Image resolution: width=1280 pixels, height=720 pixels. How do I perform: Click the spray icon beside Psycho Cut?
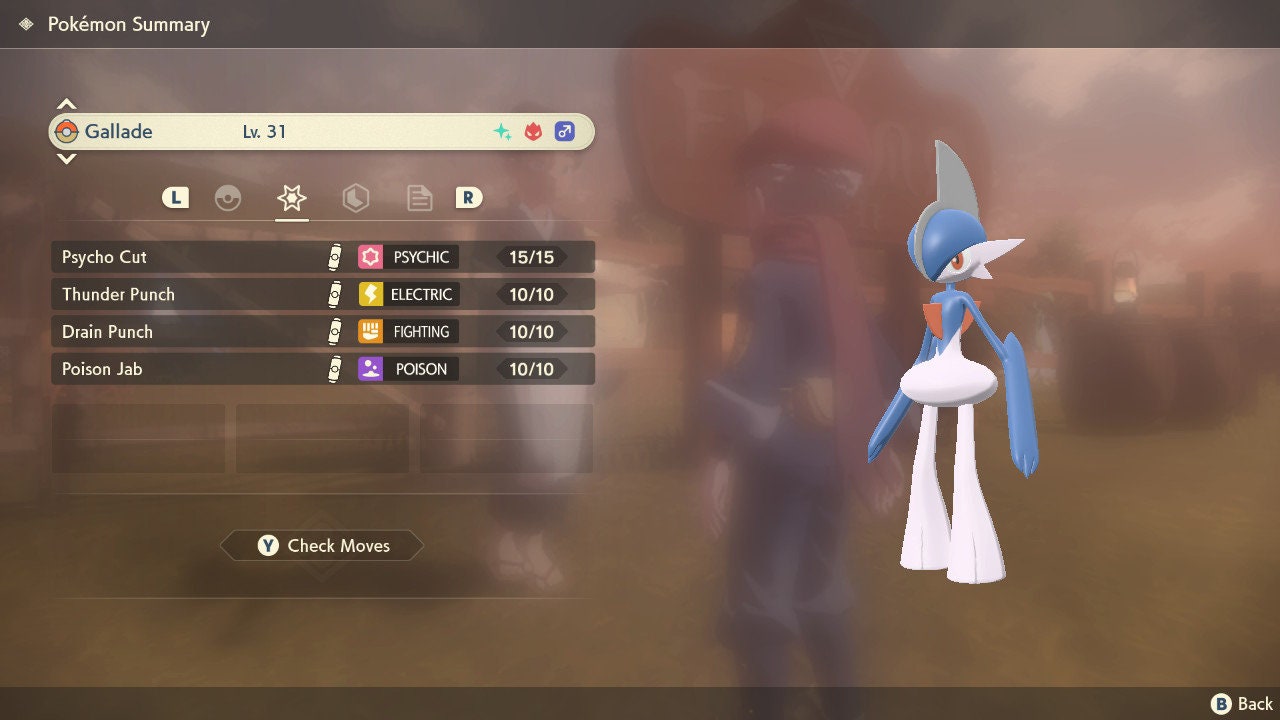point(336,257)
